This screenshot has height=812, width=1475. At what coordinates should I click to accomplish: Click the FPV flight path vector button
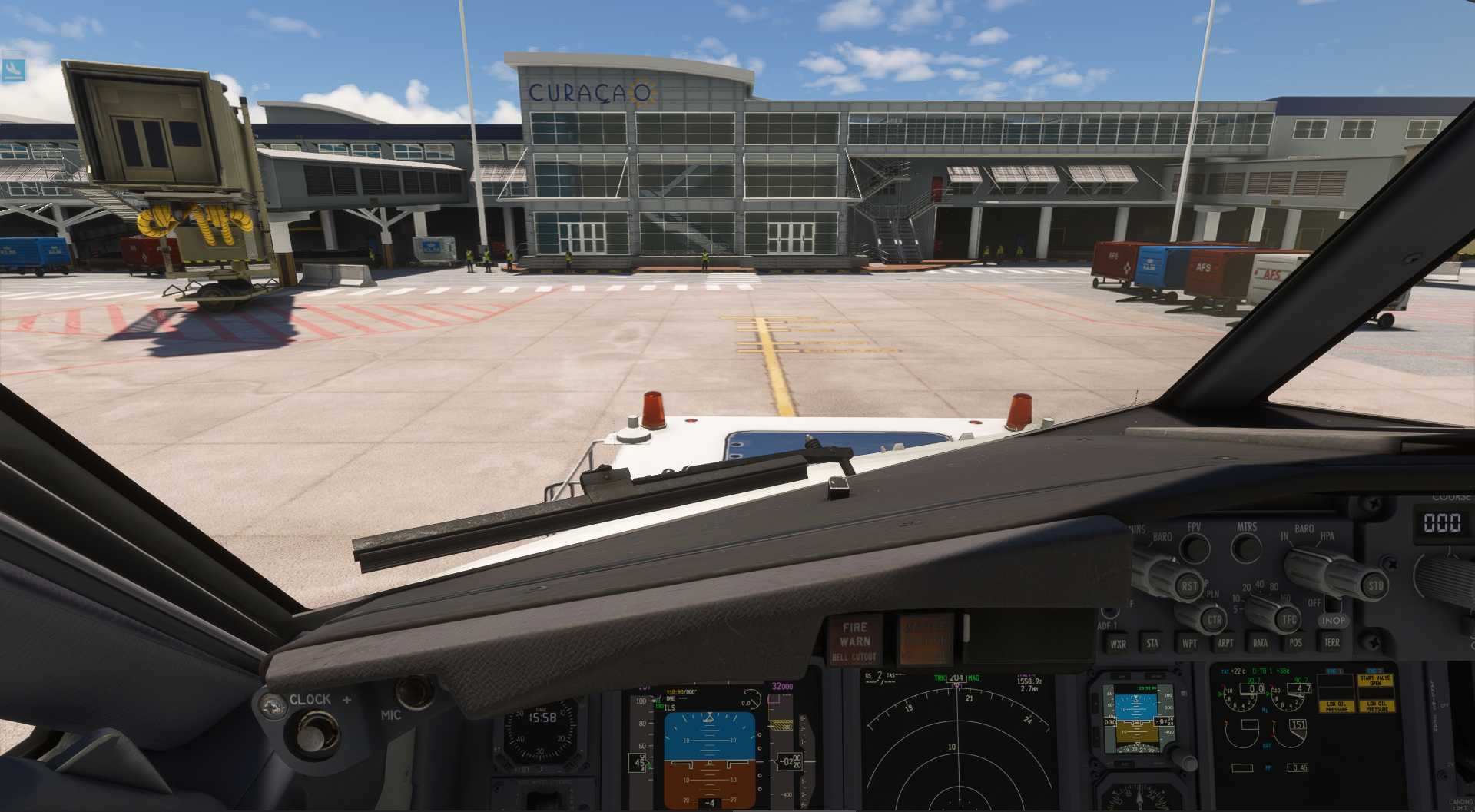(1194, 548)
